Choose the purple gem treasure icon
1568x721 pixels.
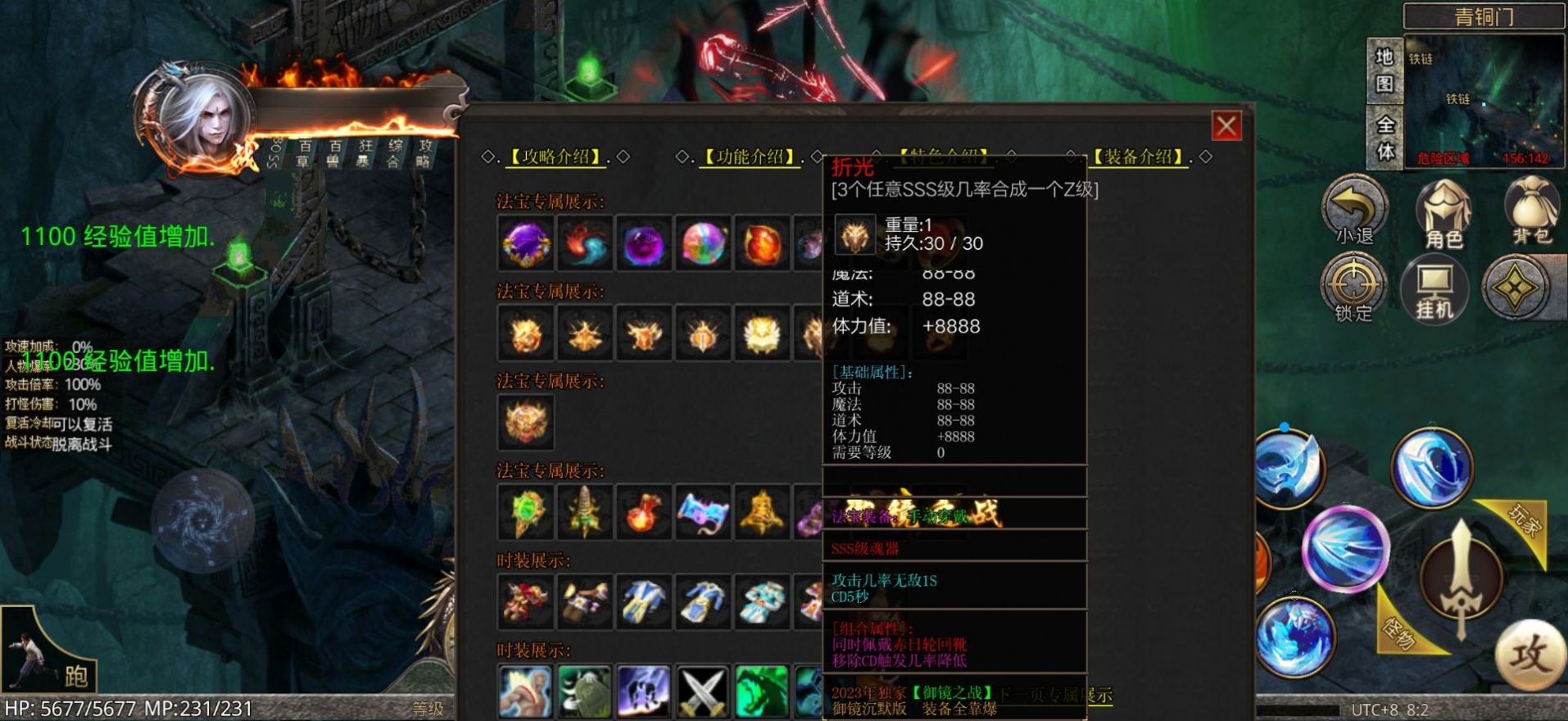(526, 243)
